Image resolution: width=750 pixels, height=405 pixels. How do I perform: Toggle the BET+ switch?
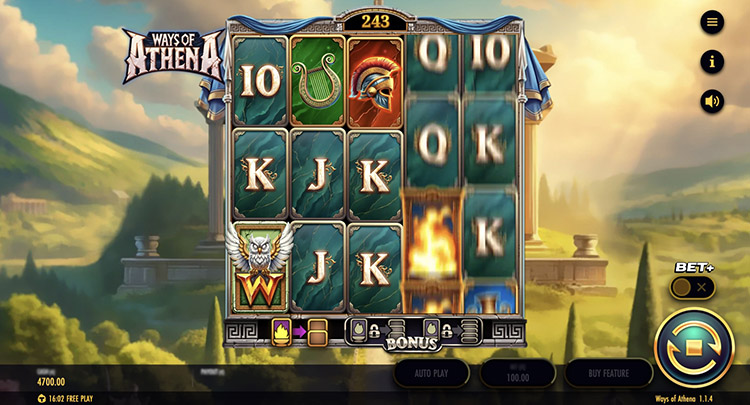tap(693, 287)
